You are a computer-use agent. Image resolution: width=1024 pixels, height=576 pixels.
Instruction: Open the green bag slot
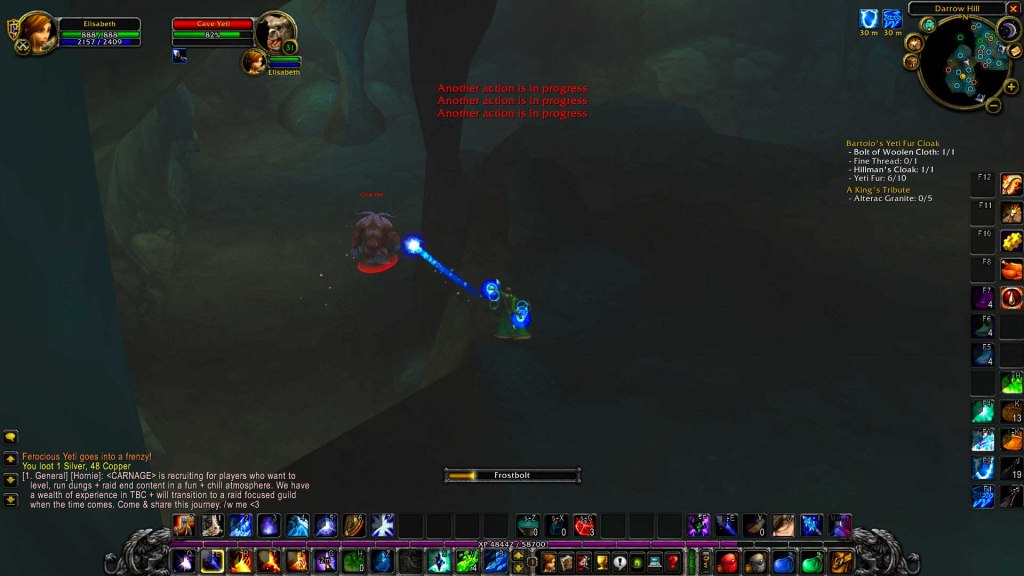(813, 562)
